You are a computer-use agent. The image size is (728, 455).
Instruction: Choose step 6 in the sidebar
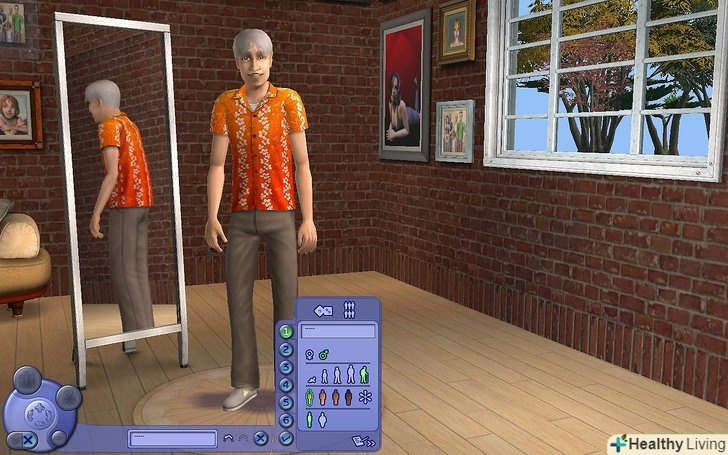(x=286, y=420)
